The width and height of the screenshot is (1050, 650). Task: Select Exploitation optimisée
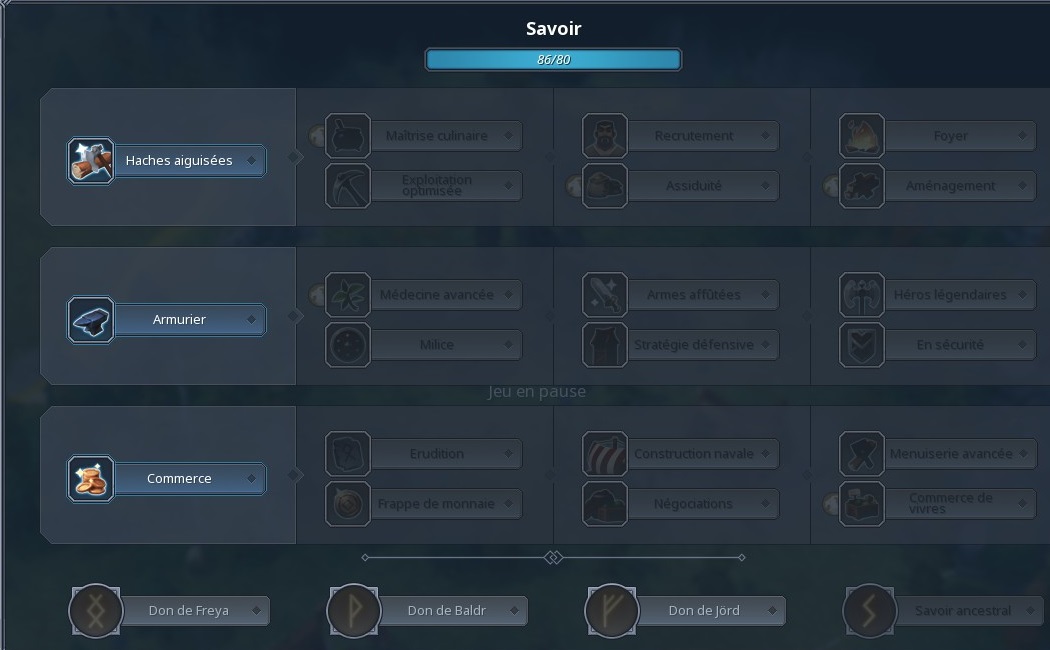coord(435,185)
